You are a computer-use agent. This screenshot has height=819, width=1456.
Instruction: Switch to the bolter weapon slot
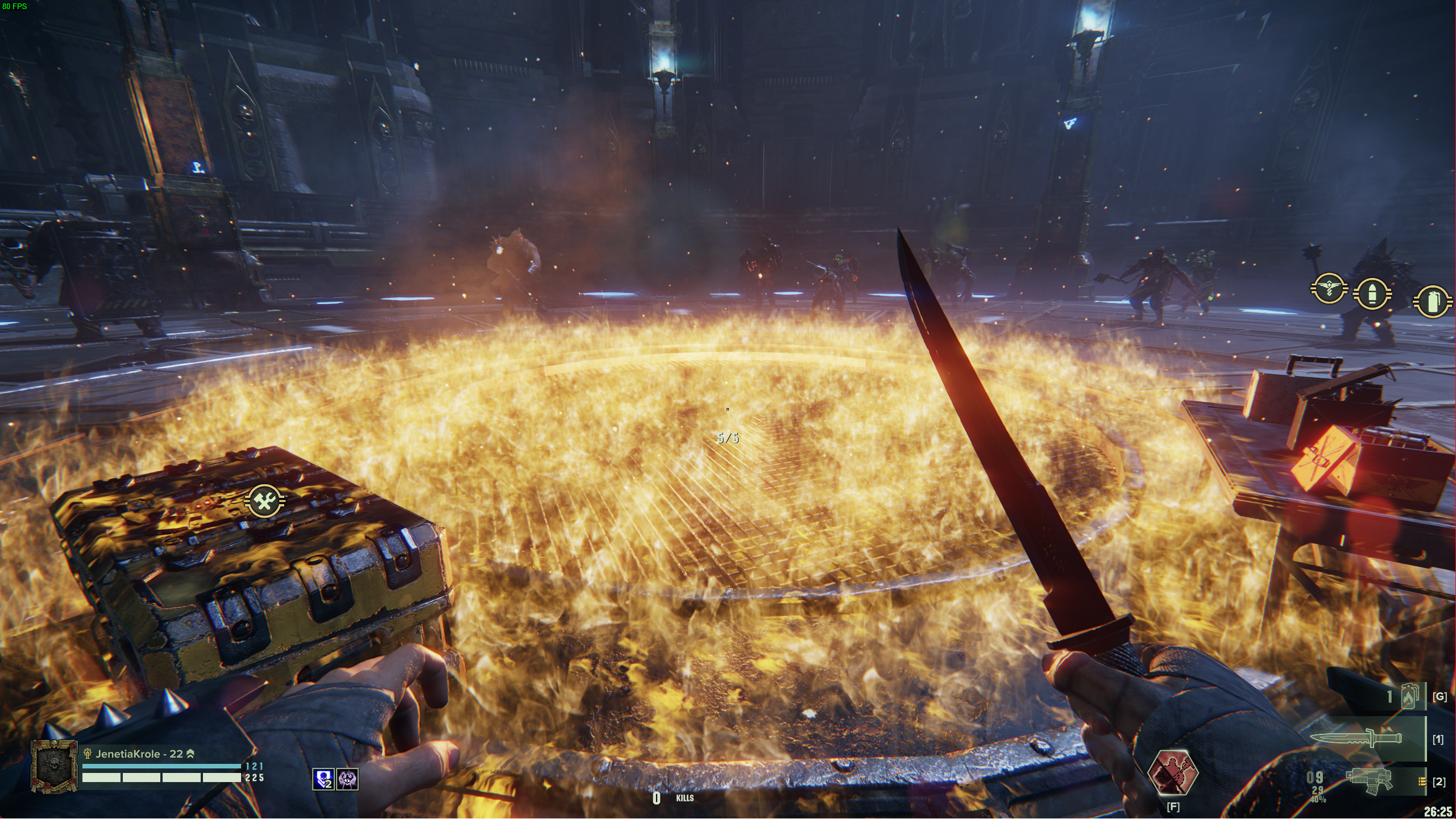coord(1369,780)
